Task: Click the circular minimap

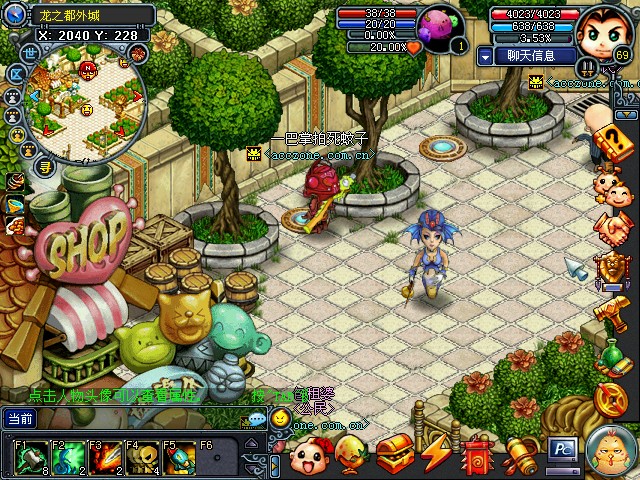Action: coord(84,100)
